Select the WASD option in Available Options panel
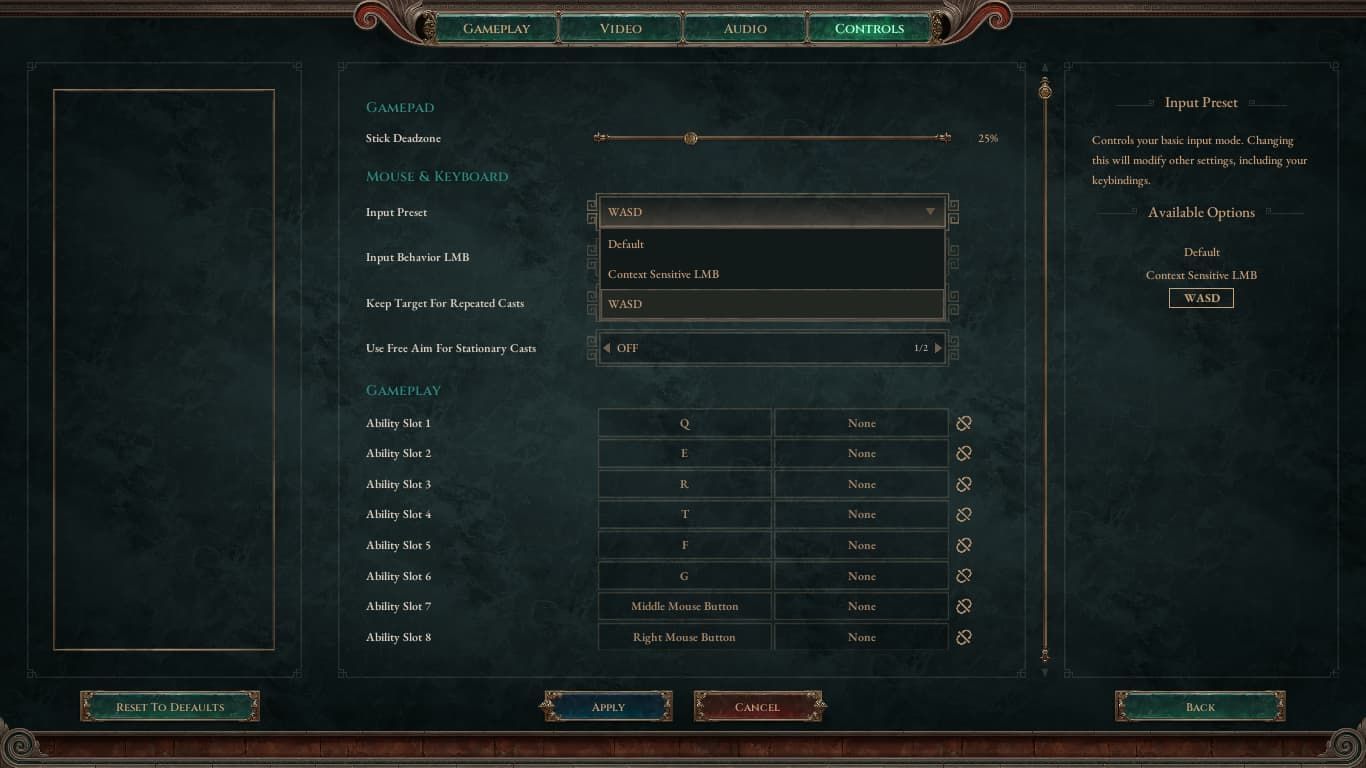 pyautogui.click(x=1201, y=297)
